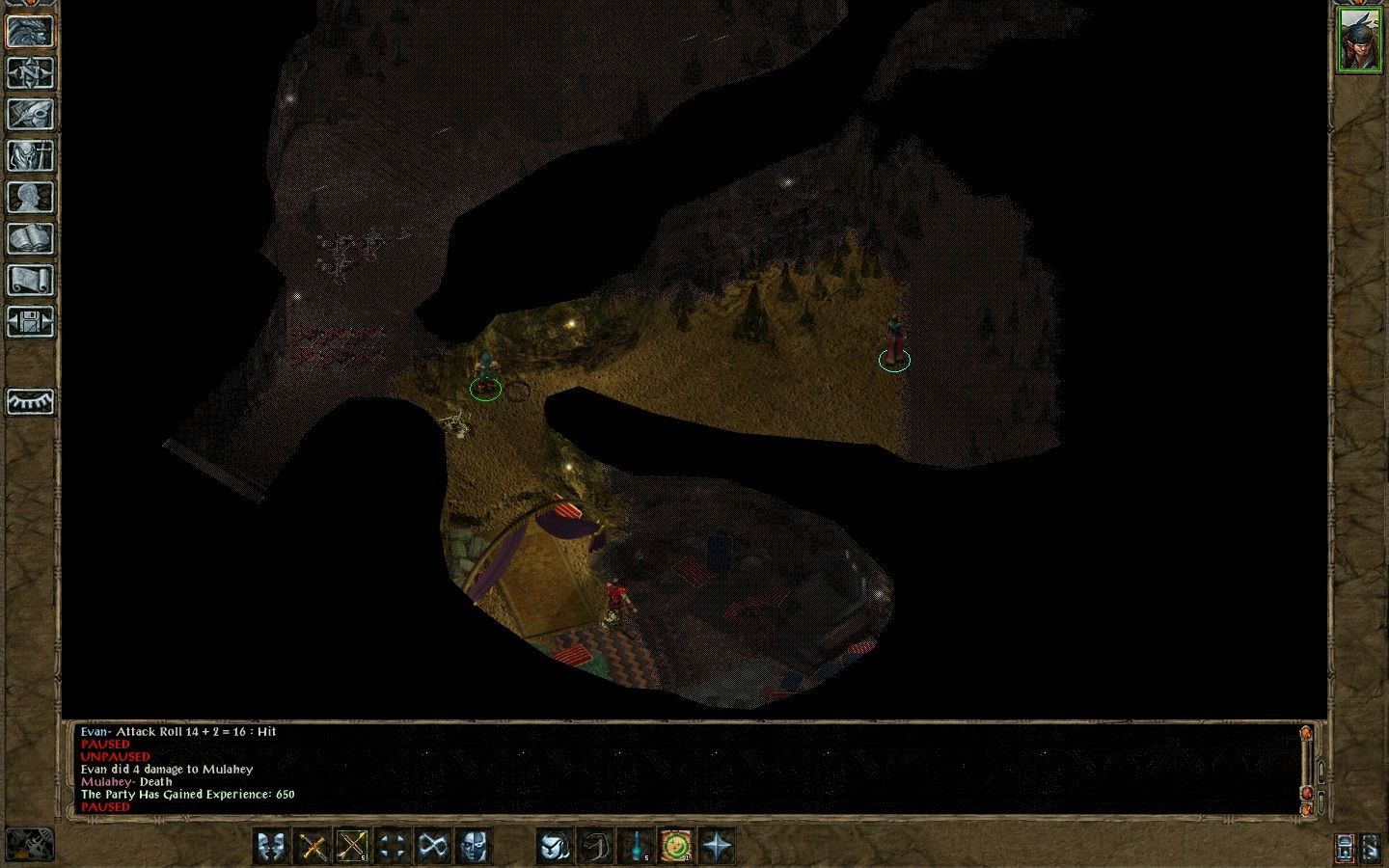Open the inventory screen

30,156
